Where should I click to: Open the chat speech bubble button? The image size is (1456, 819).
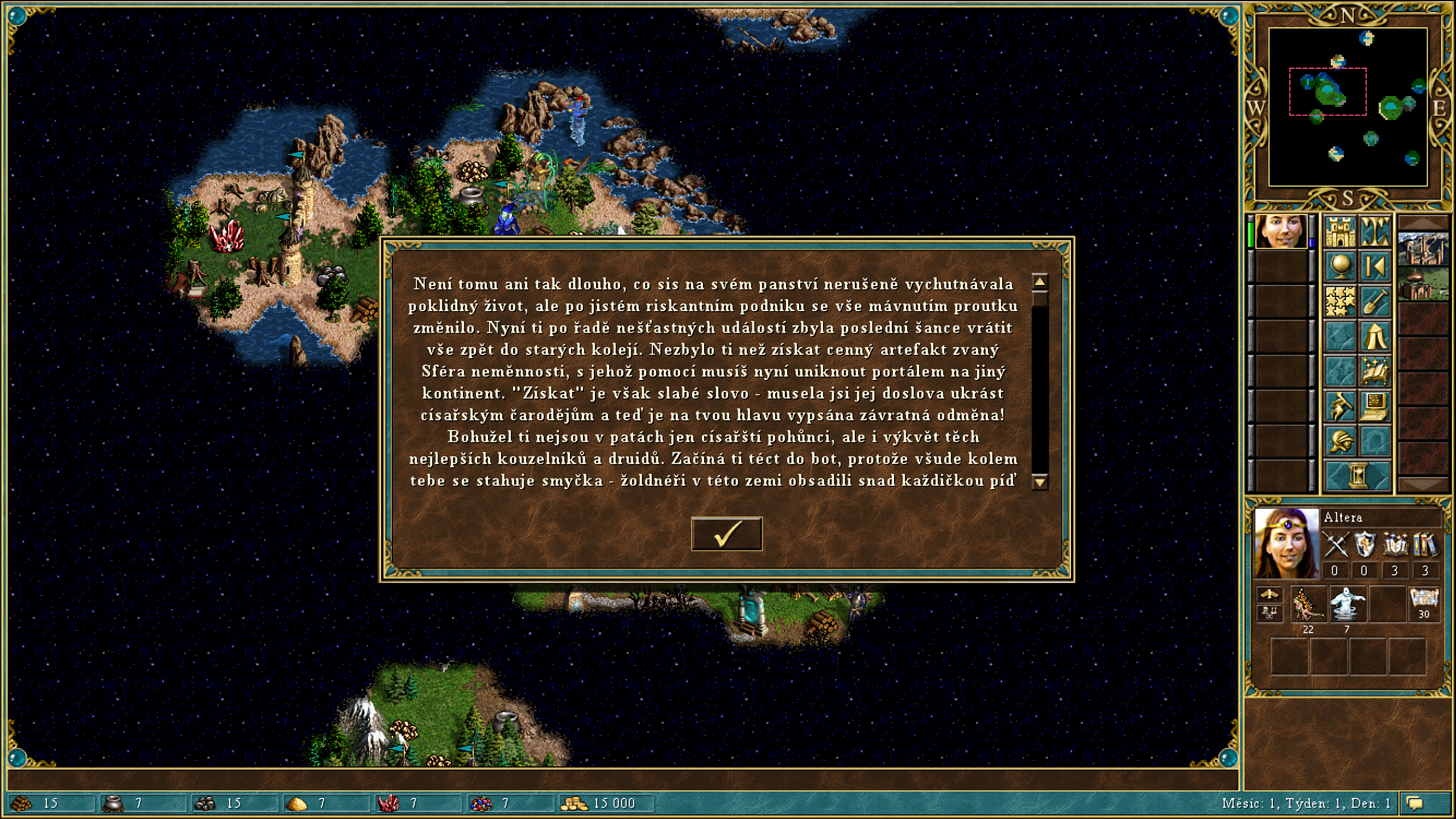[1414, 803]
